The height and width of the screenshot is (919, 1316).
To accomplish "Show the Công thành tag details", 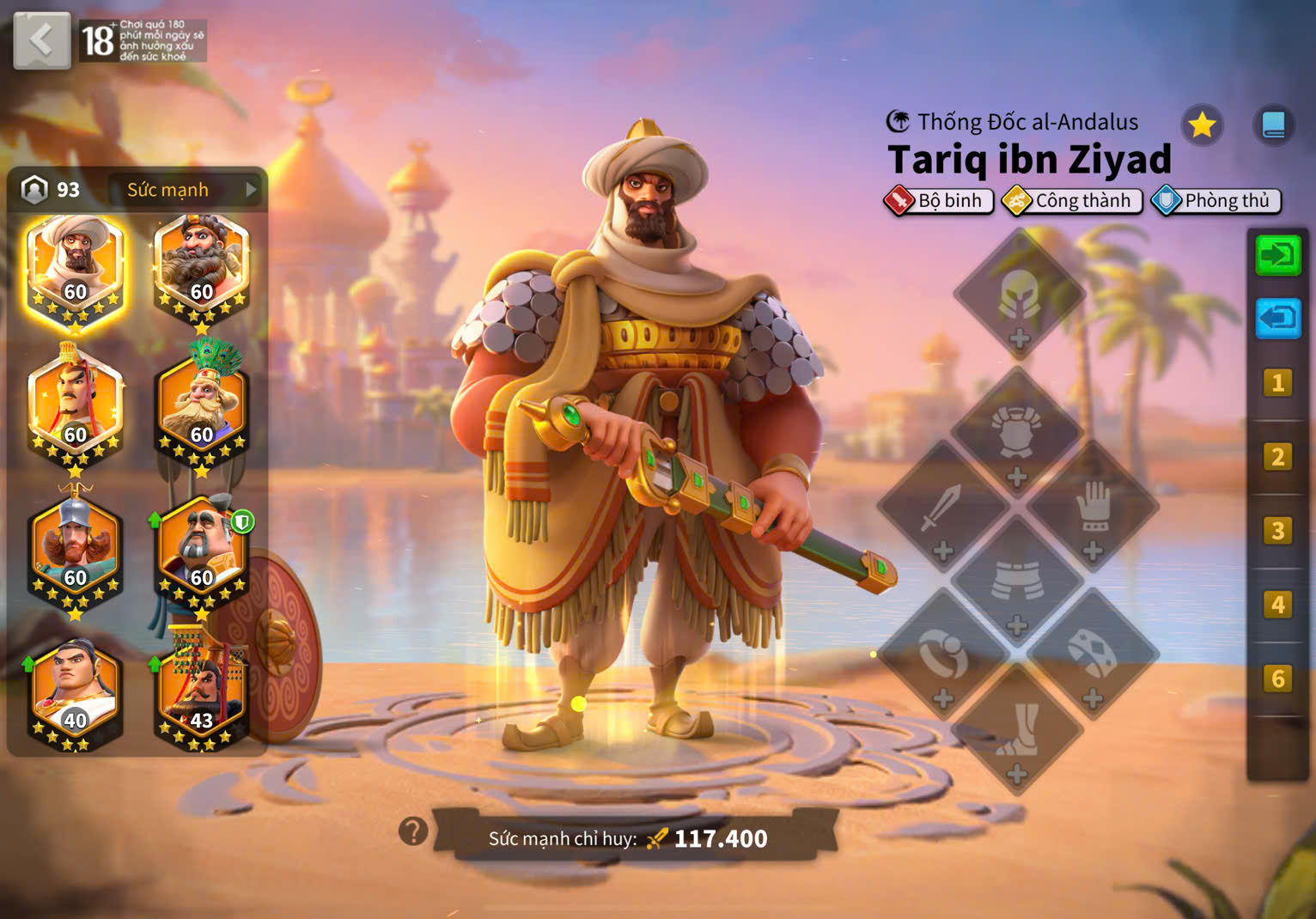I will pos(1072,201).
